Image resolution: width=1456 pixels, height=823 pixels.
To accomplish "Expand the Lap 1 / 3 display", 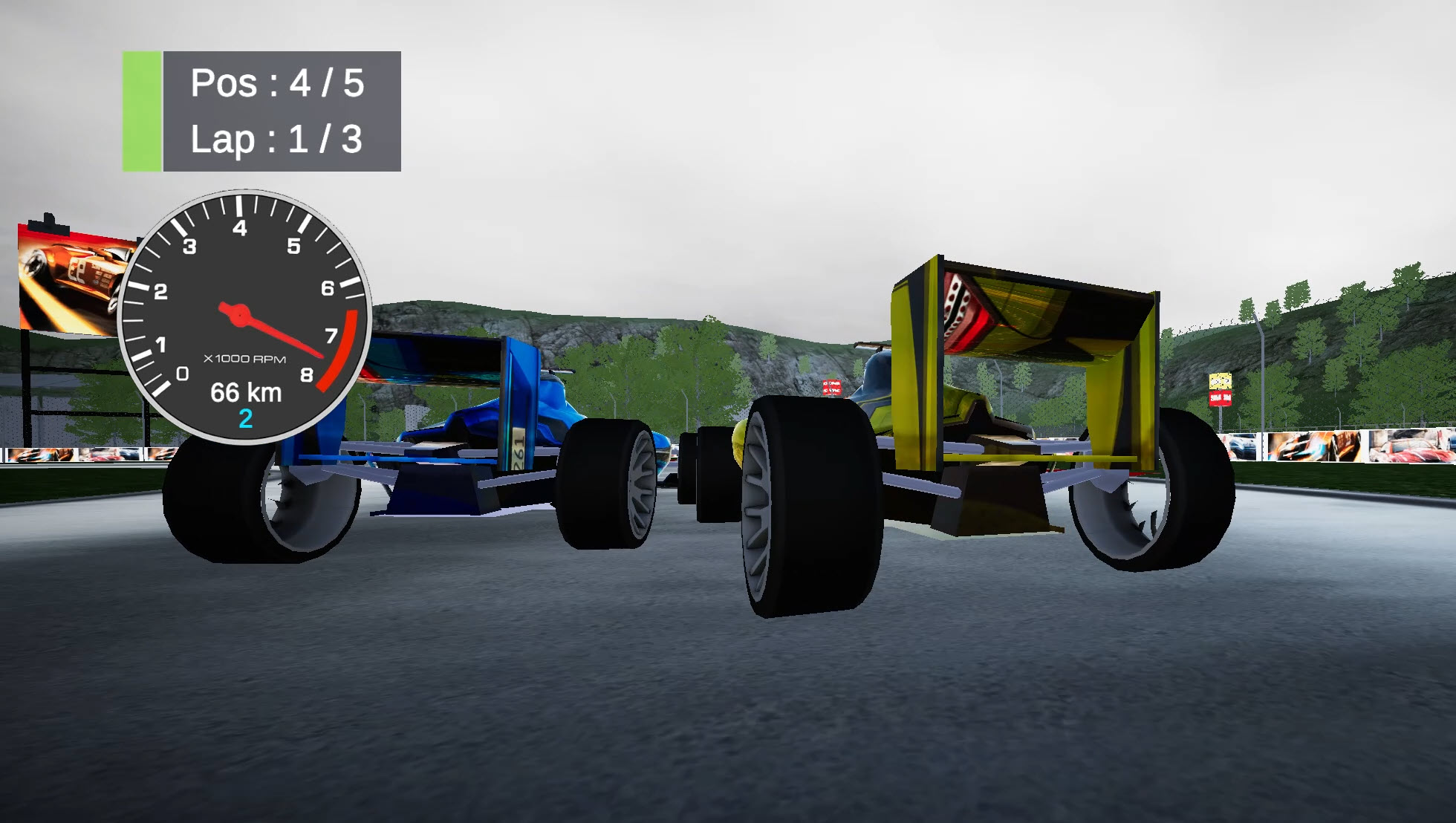I will click(x=276, y=137).
